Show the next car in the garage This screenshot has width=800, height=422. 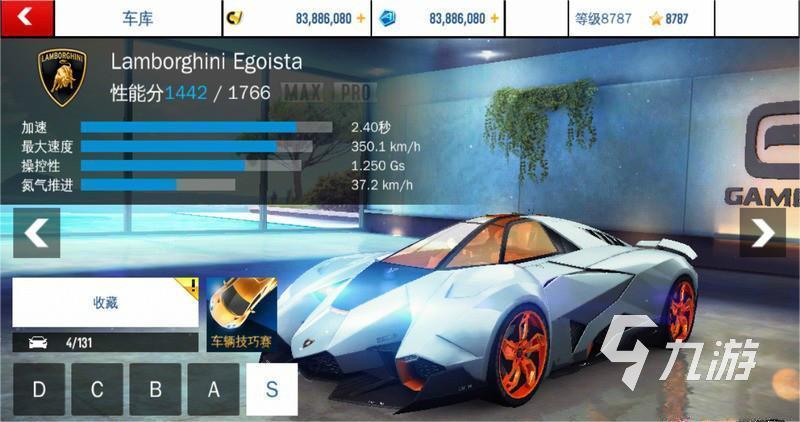point(763,233)
